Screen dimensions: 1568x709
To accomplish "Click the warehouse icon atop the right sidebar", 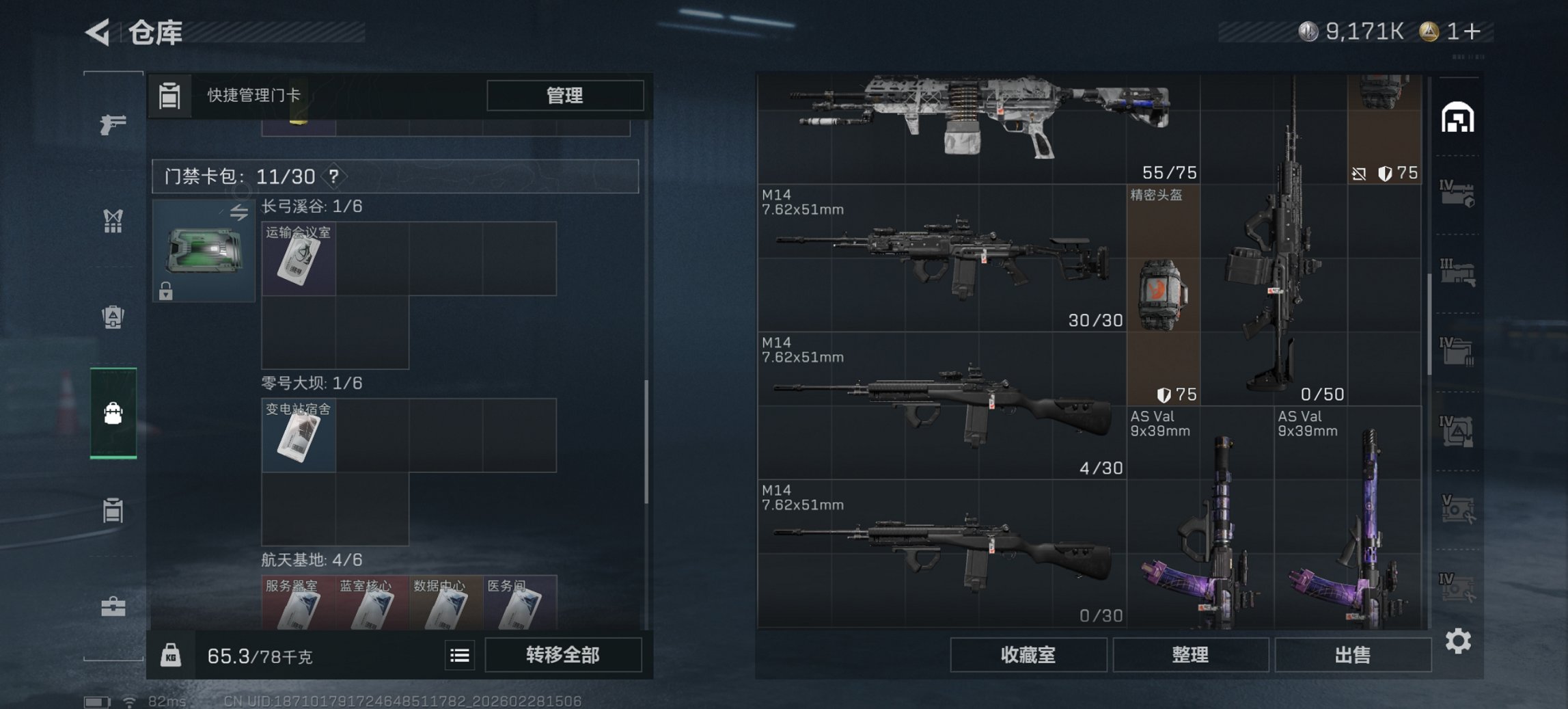I will point(1459,118).
